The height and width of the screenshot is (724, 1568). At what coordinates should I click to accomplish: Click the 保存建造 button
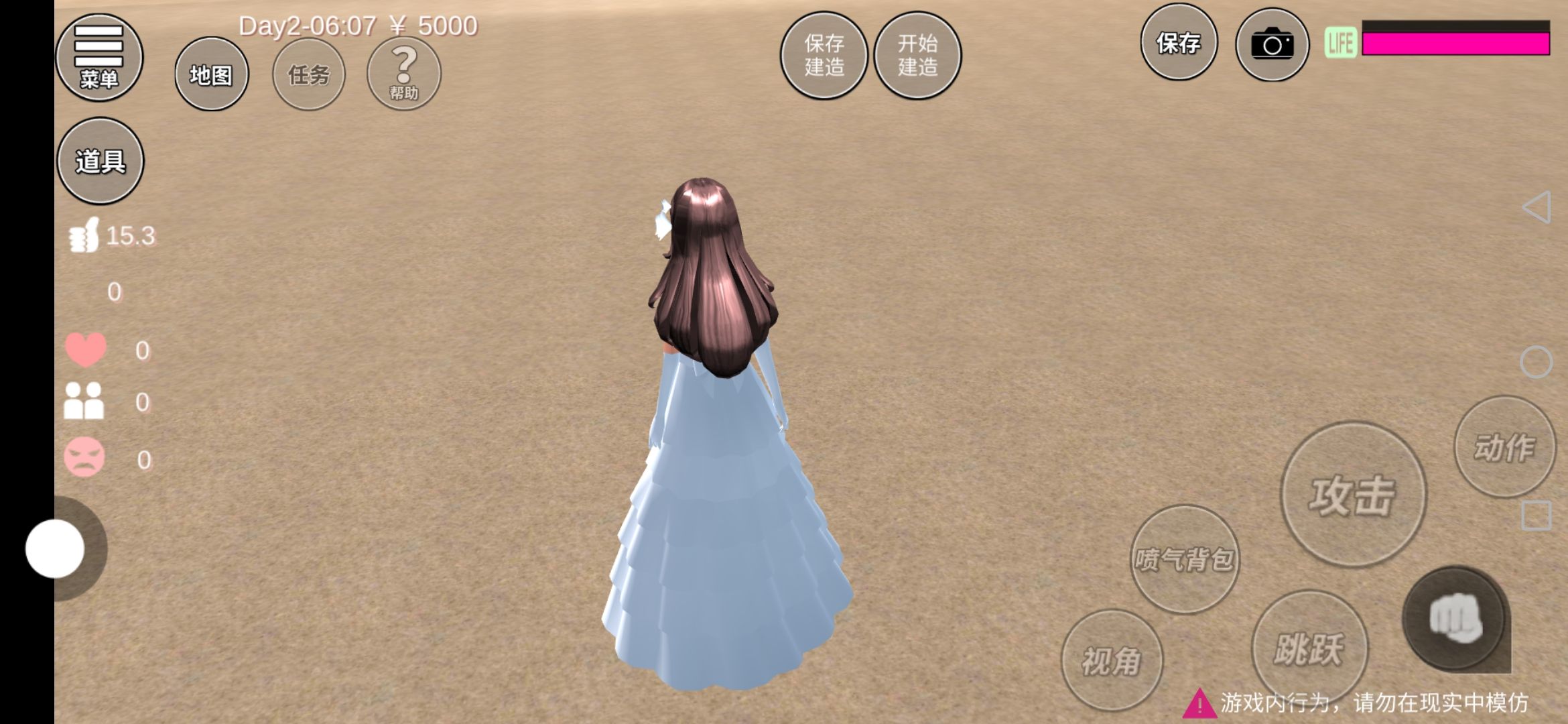pos(824,56)
